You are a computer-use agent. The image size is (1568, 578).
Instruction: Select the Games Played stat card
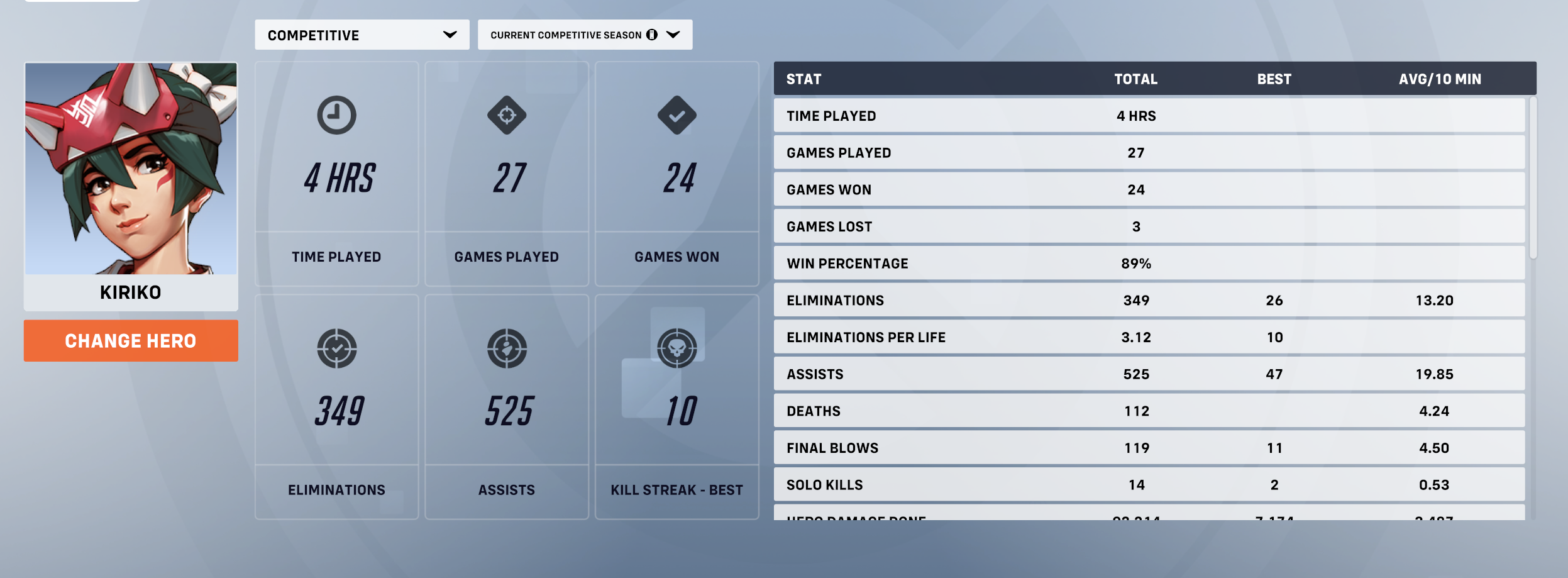507,174
